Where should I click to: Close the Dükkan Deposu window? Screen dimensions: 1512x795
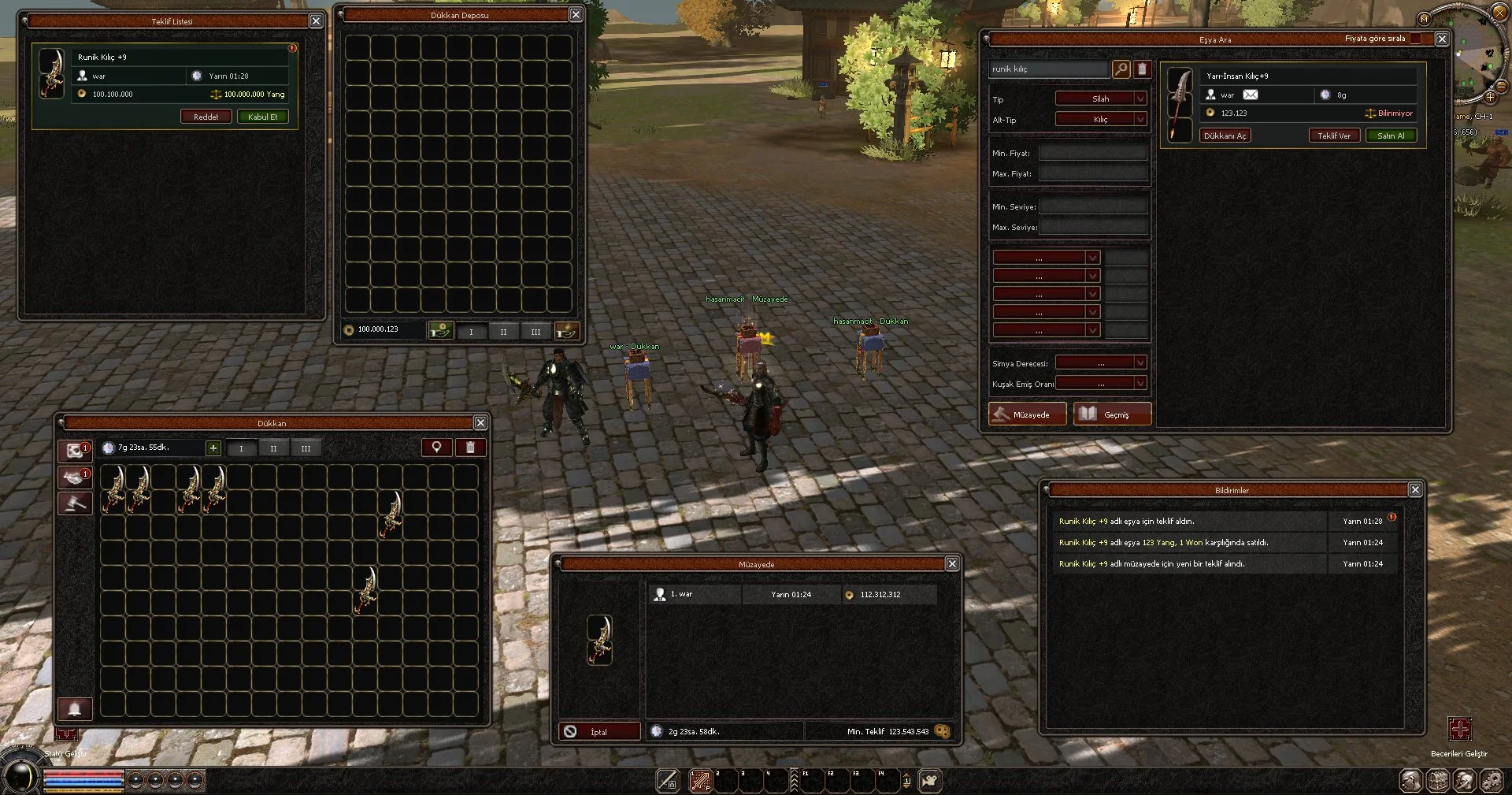tap(576, 15)
